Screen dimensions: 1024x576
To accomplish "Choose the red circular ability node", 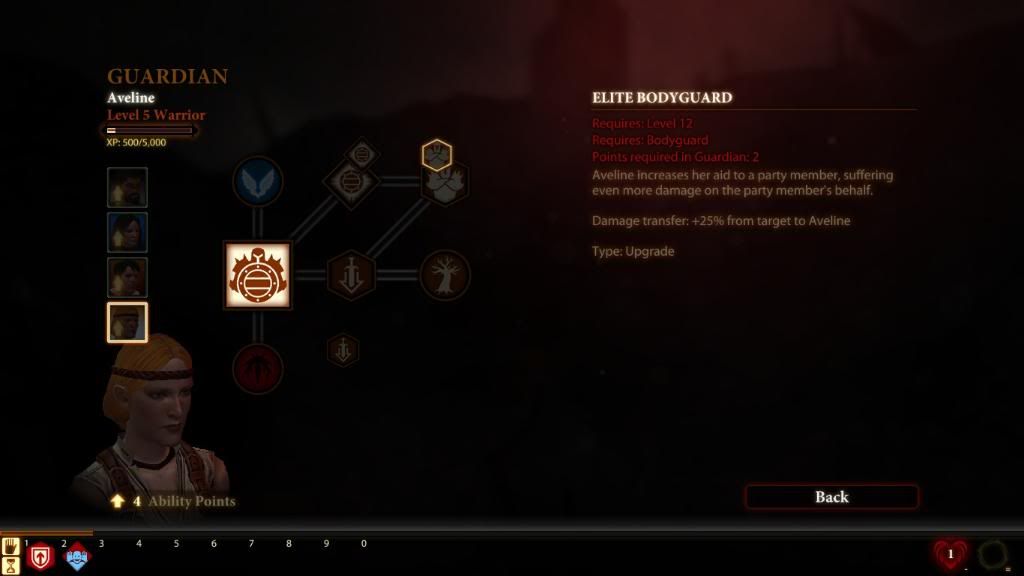I will [x=257, y=368].
